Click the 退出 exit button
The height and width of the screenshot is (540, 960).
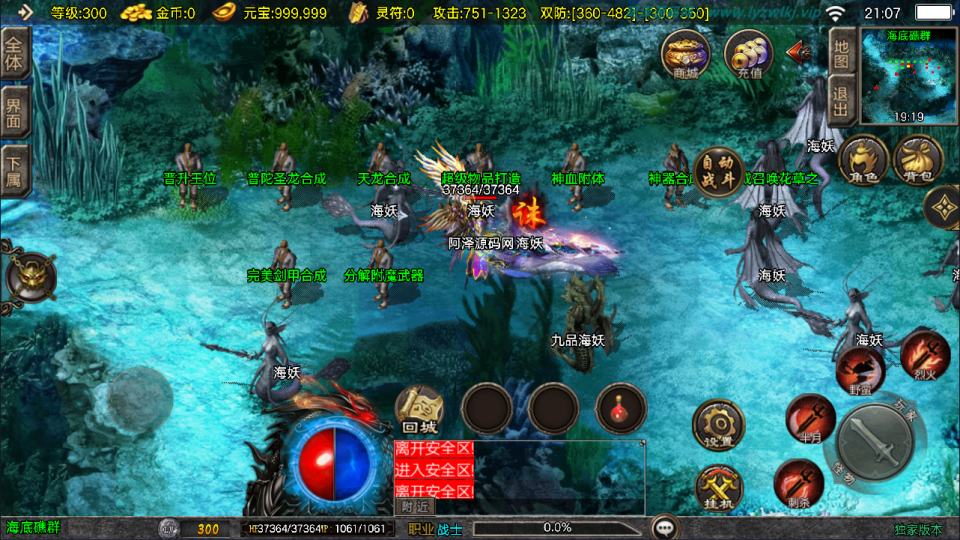(x=841, y=101)
